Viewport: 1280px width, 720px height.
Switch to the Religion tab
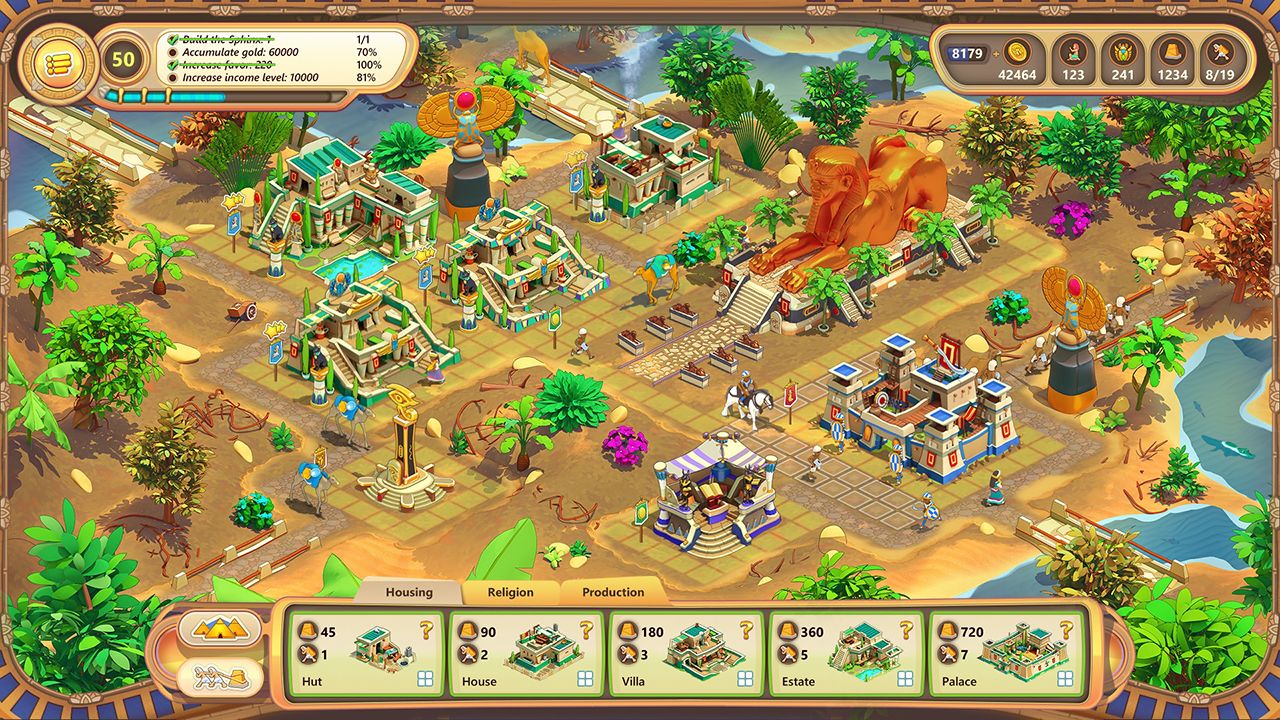[512, 592]
